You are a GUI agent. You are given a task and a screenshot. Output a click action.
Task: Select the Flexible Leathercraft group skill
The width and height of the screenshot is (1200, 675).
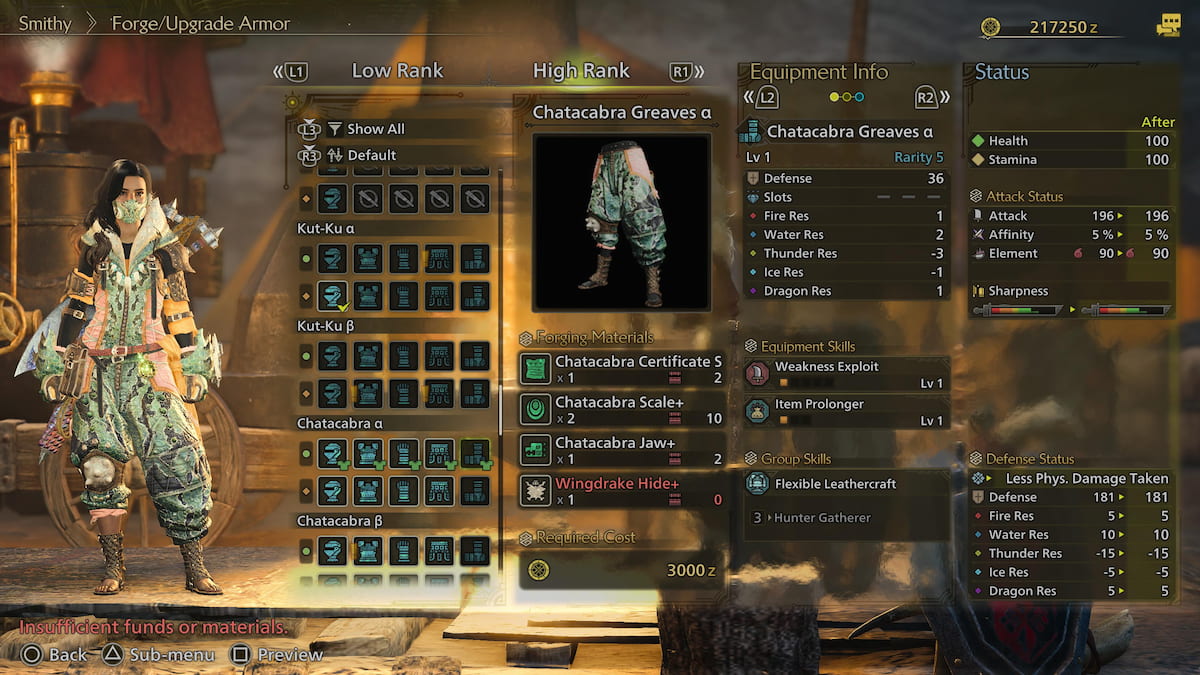pyautogui.click(x=845, y=484)
